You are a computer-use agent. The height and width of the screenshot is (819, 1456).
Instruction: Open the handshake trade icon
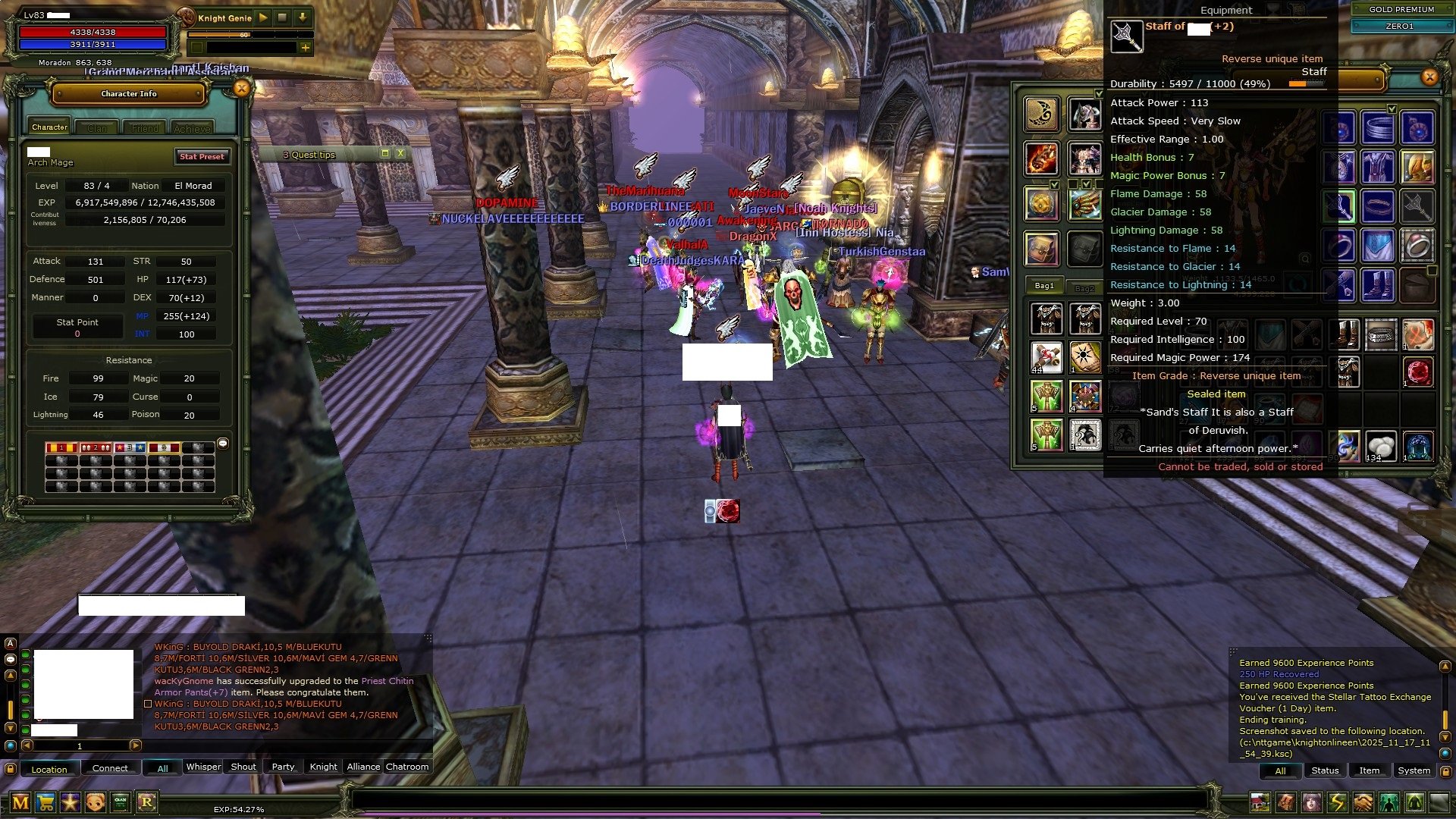pyautogui.click(x=1363, y=802)
